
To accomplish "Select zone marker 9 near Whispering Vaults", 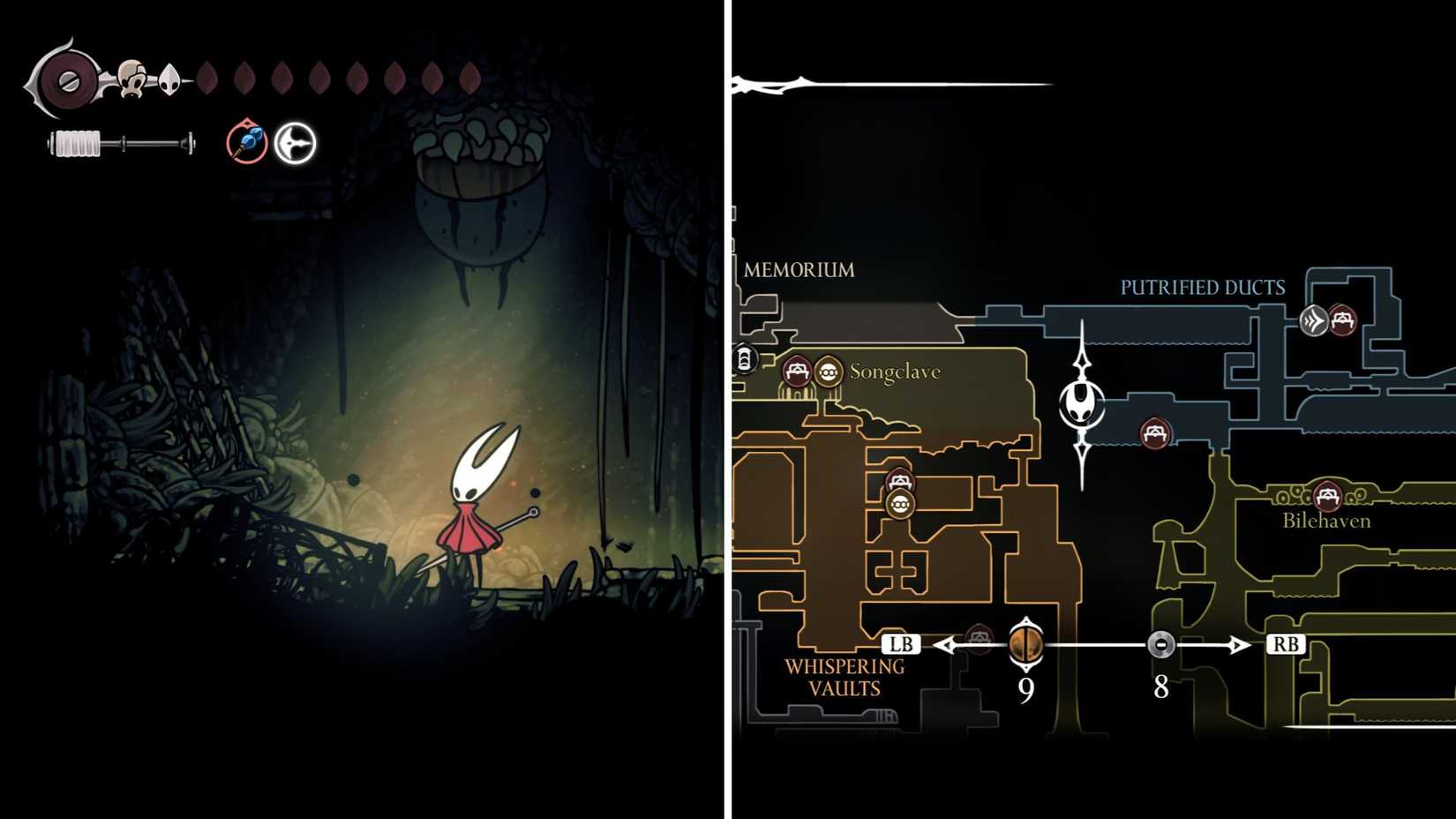I will pyautogui.click(x=1025, y=644).
